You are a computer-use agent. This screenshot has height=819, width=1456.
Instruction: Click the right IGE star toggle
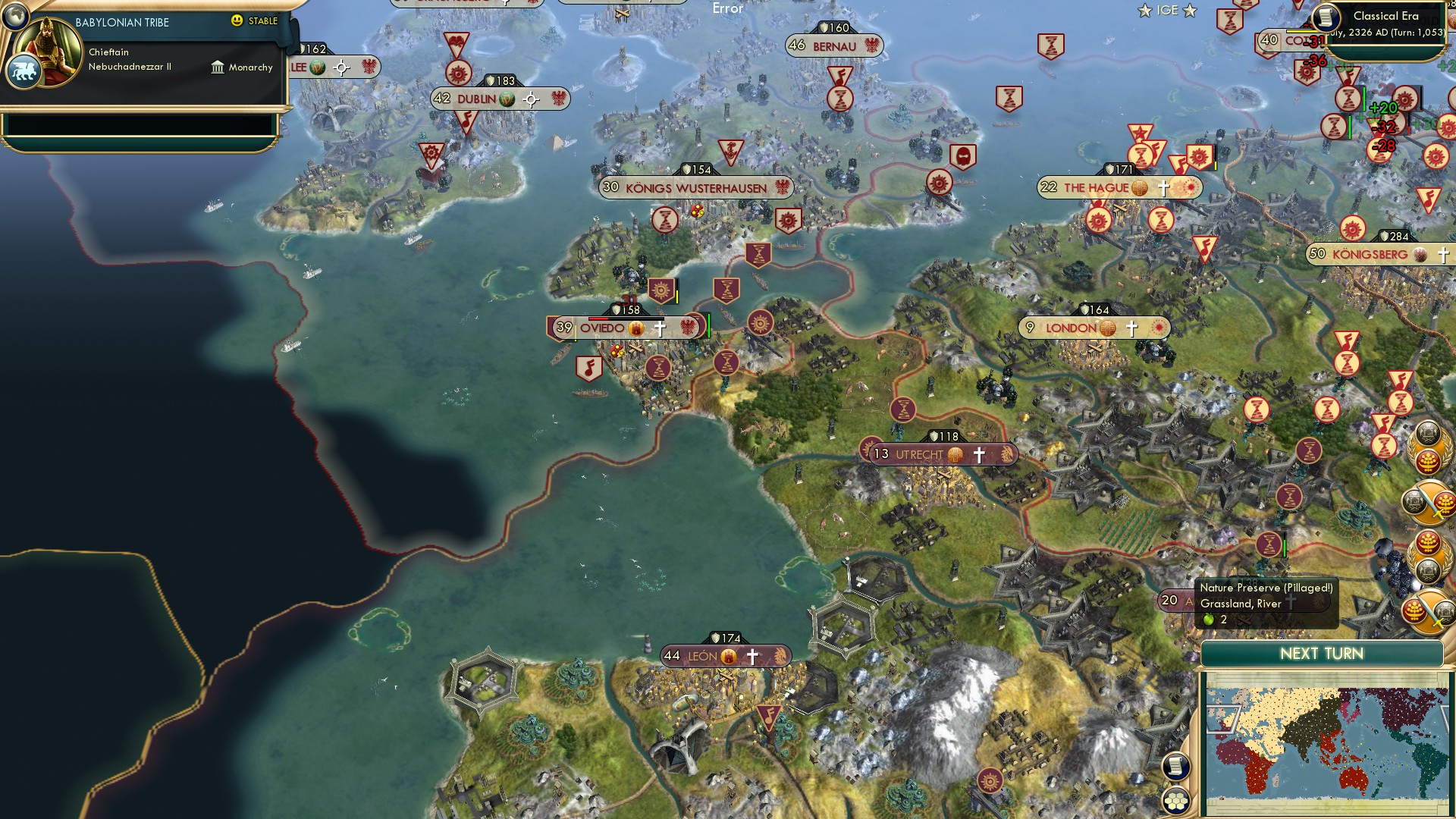tap(1191, 10)
